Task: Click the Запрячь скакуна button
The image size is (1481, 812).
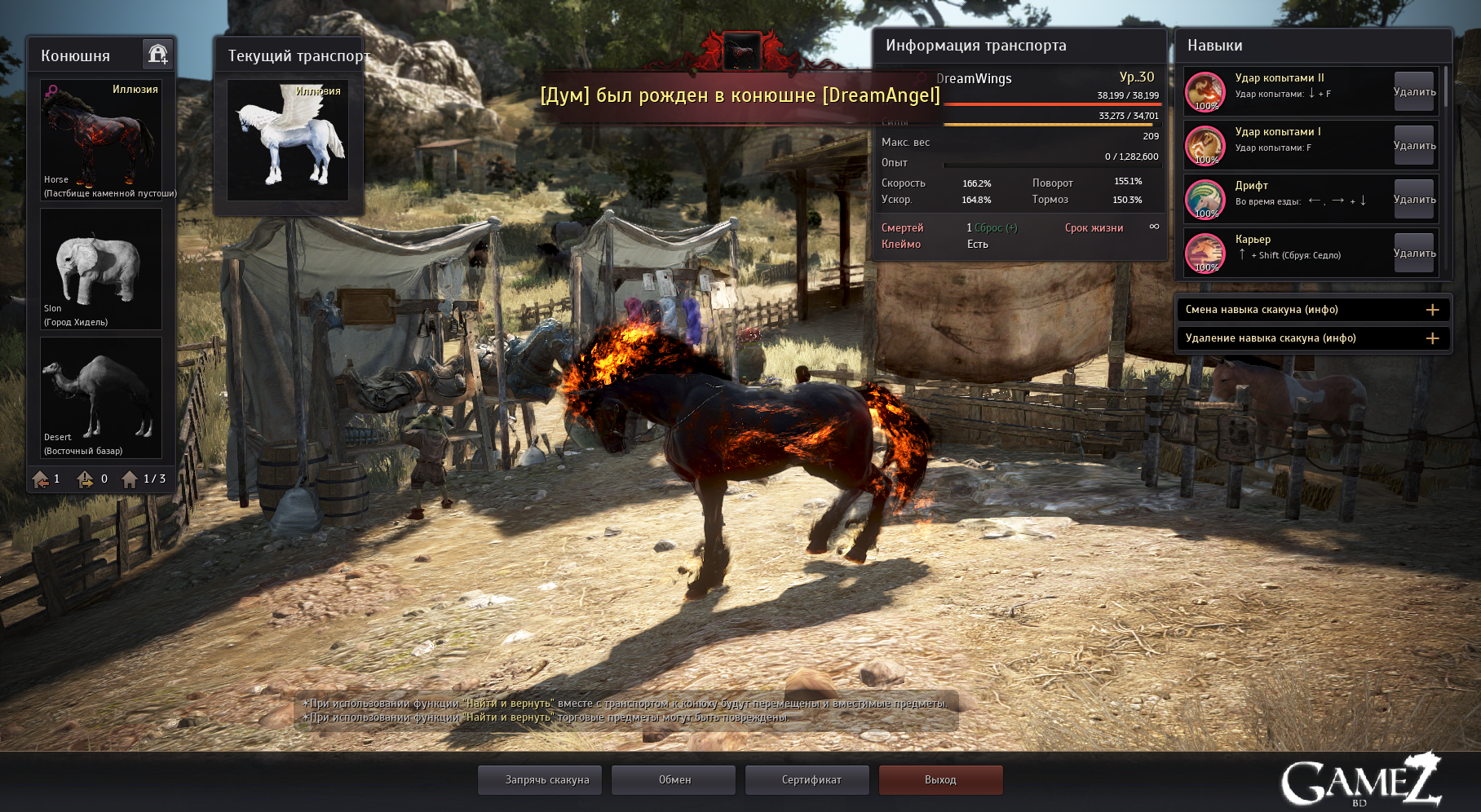Action: tap(546, 780)
